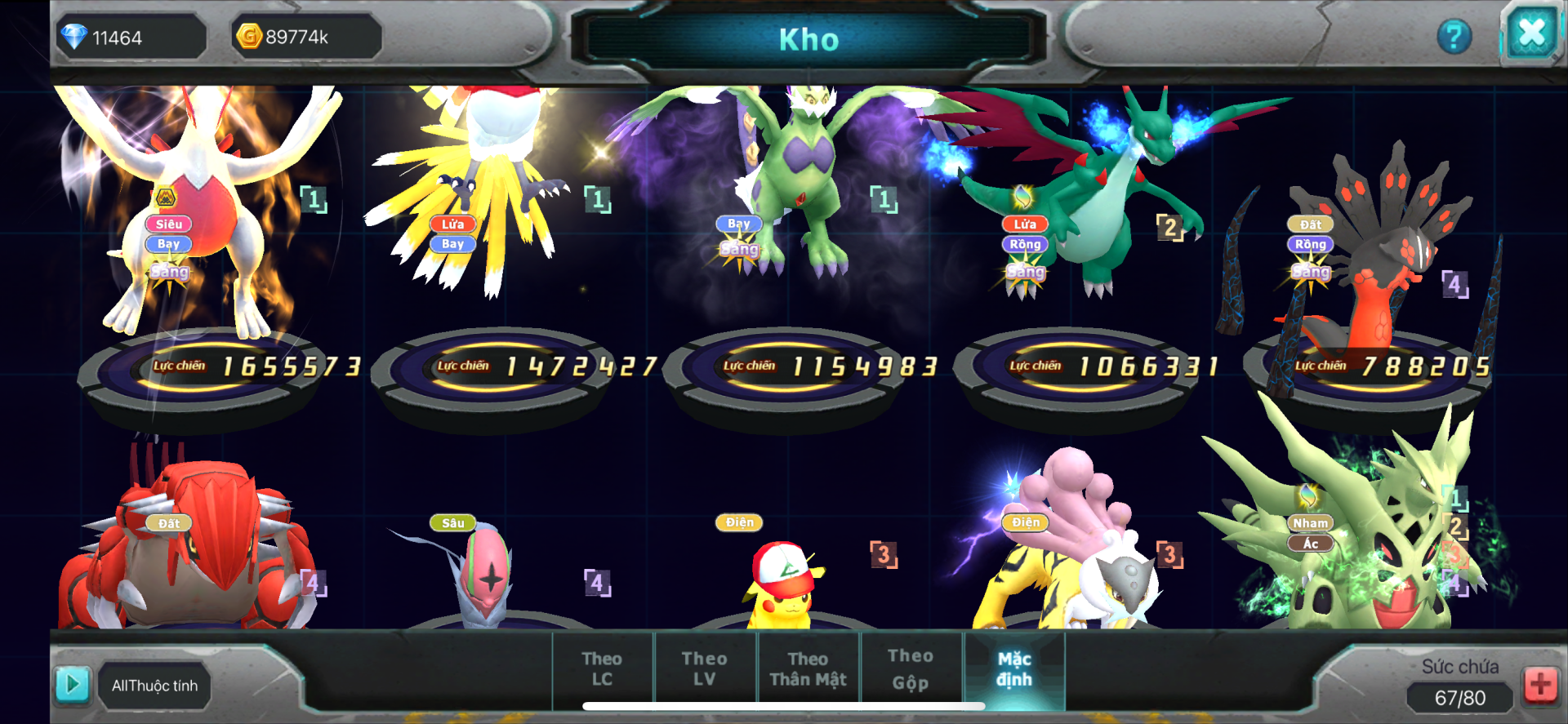Screen dimensions: 1568x724
Task: Click the teal arrow button beside AllThuộc tính
Action: pos(72,684)
